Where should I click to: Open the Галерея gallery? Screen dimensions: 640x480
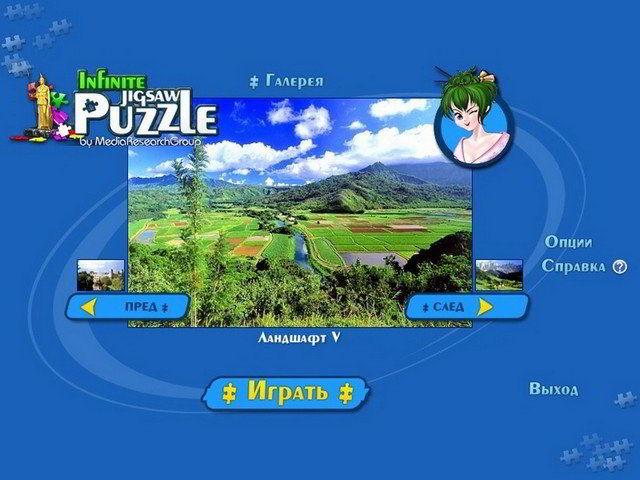coord(289,81)
